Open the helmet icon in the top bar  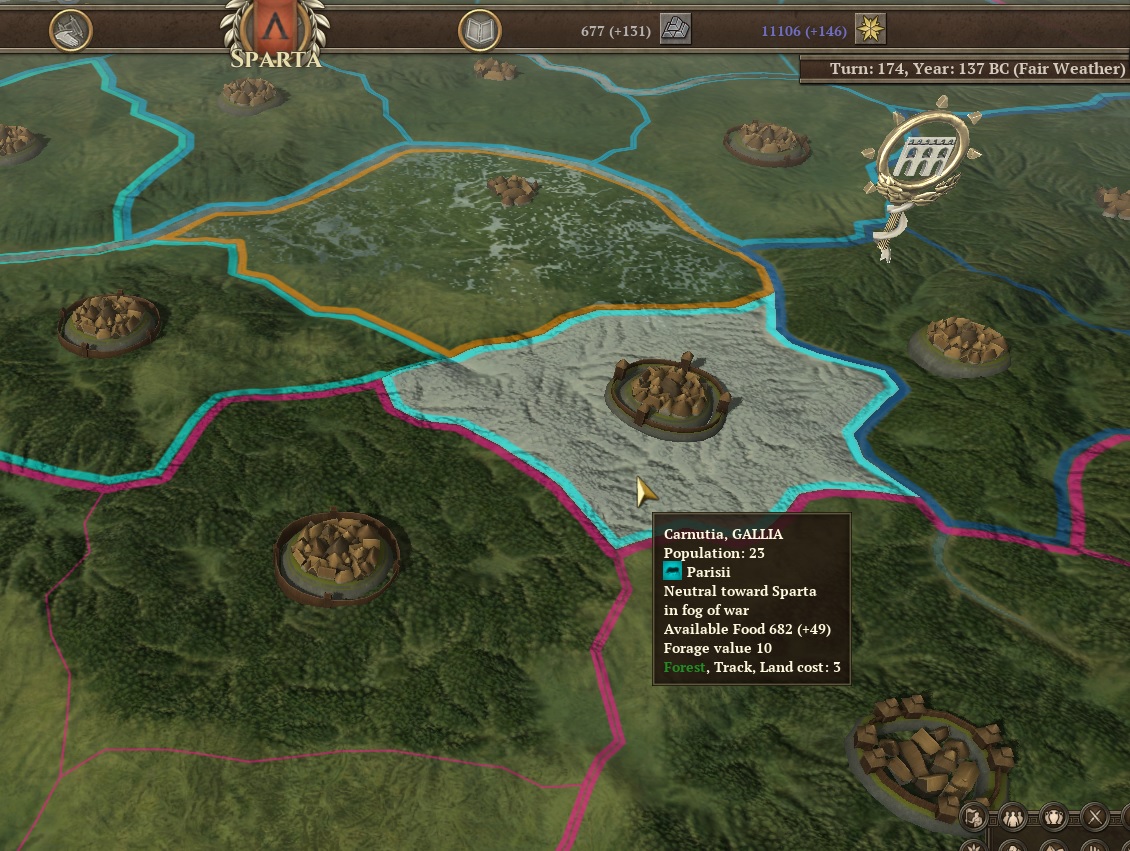pos(70,31)
